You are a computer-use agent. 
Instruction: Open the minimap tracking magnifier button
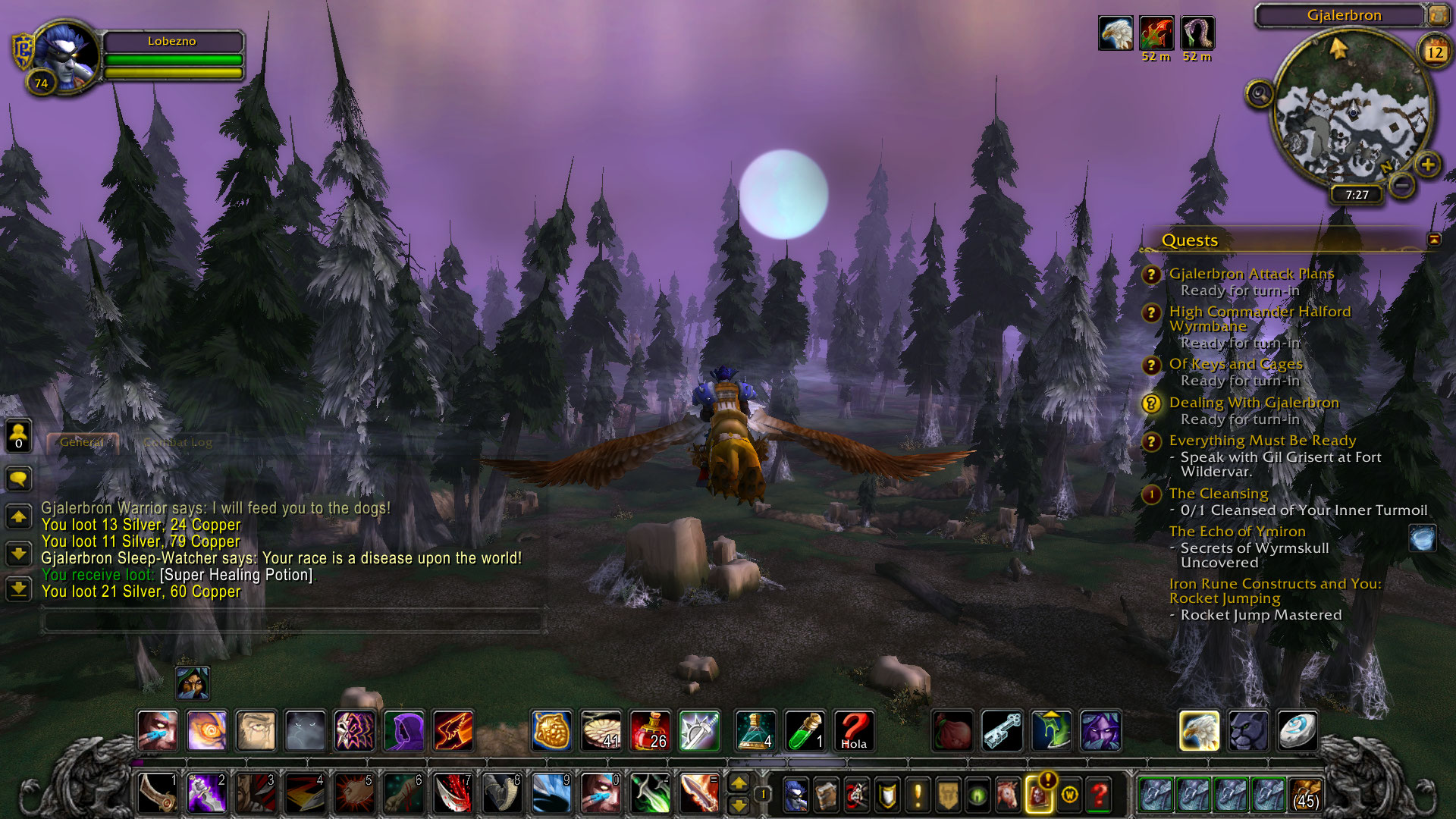(x=1259, y=95)
